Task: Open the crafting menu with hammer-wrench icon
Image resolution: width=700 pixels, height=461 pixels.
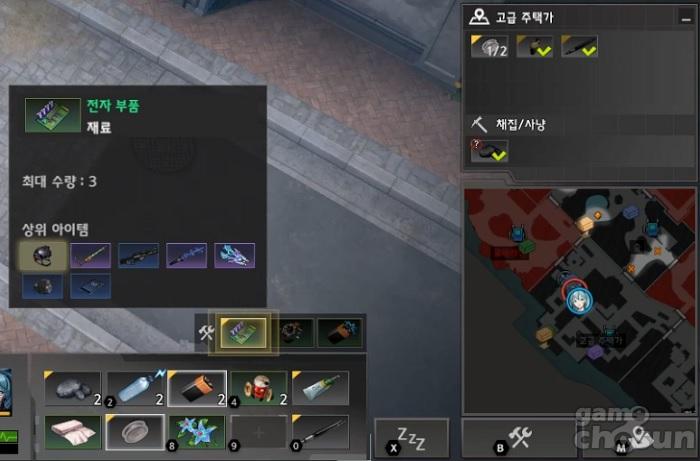Action: pos(519,438)
